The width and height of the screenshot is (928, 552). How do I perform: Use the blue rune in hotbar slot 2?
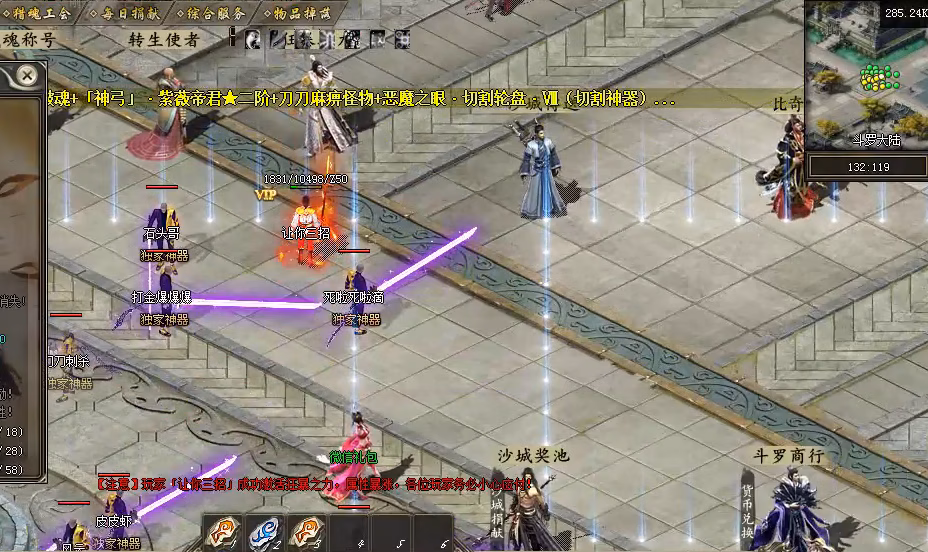point(263,532)
